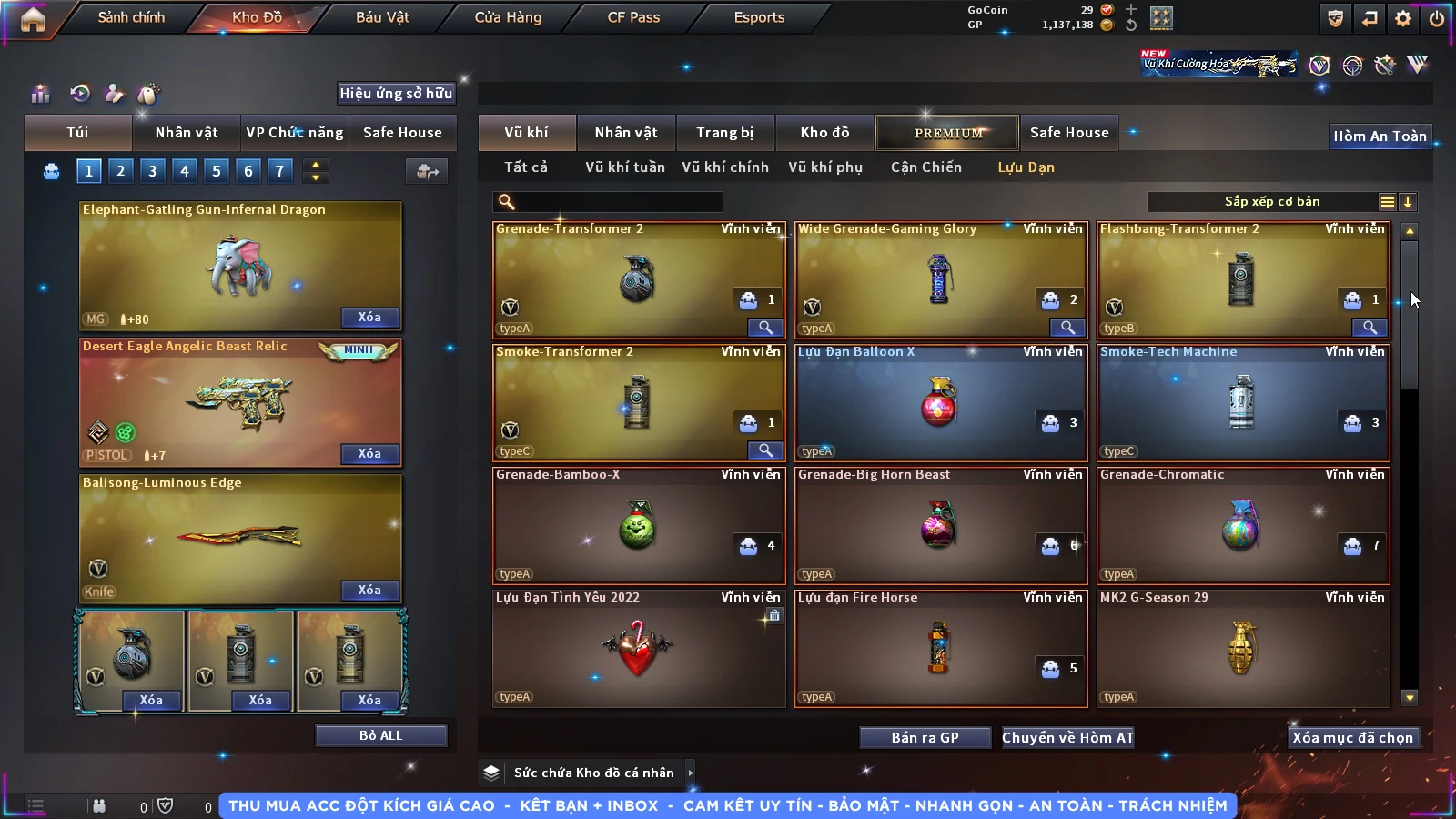This screenshot has height=819, width=1456.
Task: Click Xóa mục đã chọn delete button
Action: (1352, 737)
